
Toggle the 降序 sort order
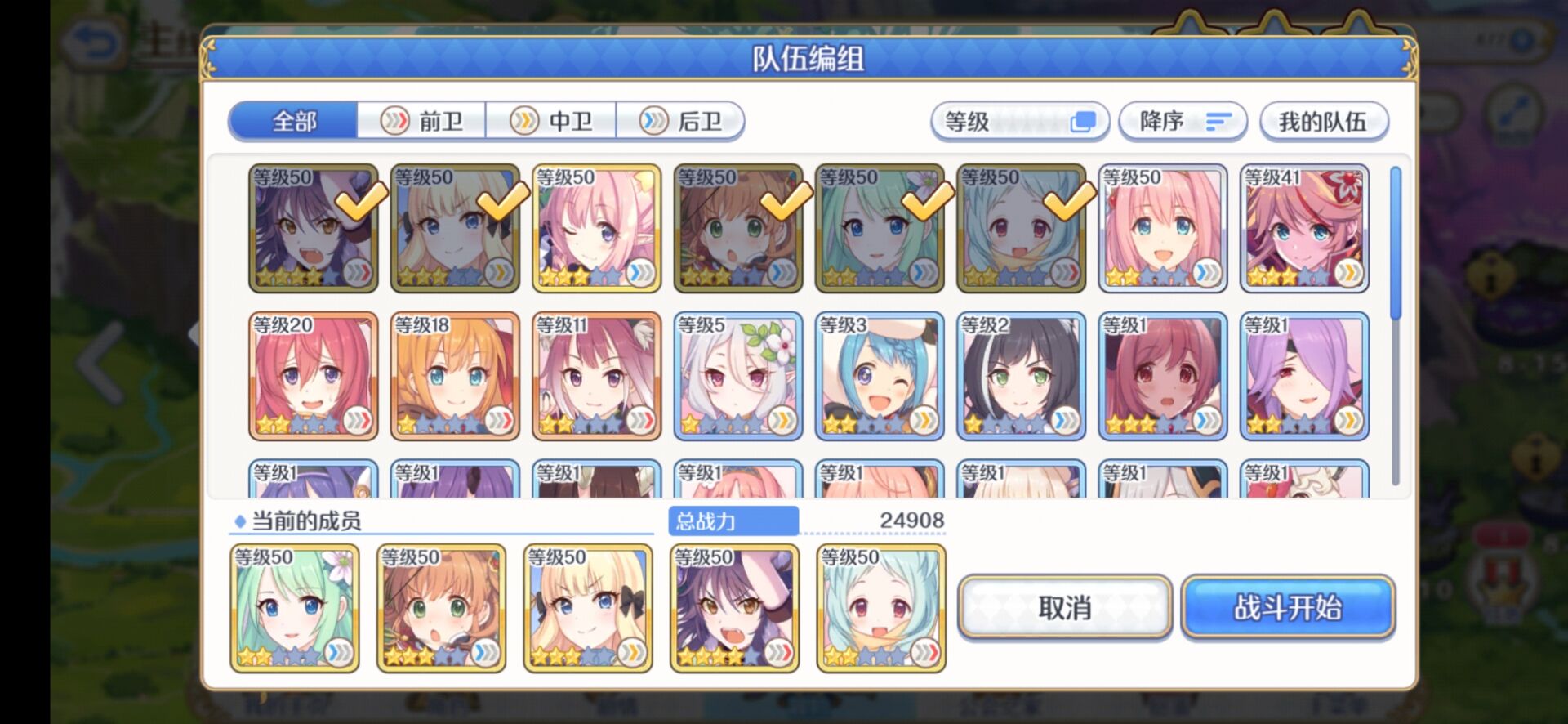pos(1183,122)
